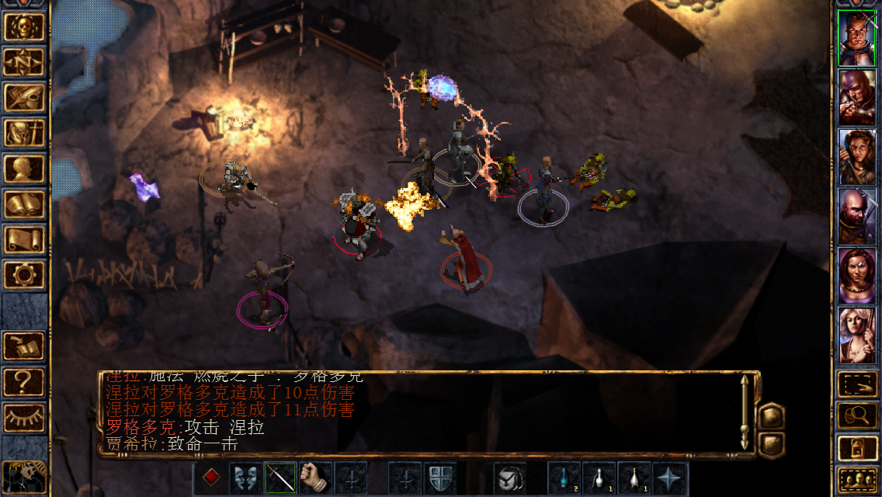Select the fist weapon slot

[315, 478]
